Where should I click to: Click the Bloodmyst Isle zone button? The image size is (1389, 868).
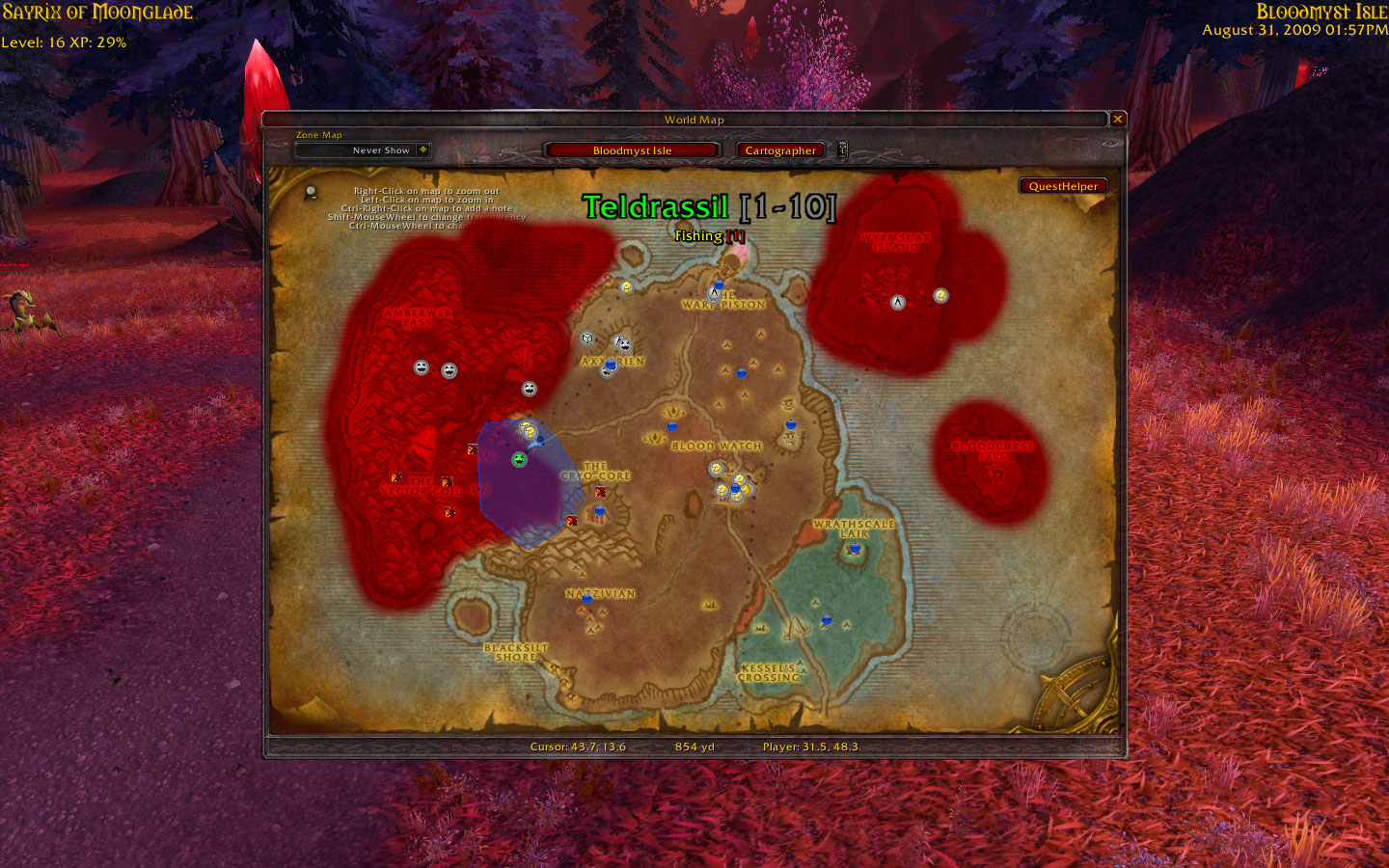click(x=632, y=150)
